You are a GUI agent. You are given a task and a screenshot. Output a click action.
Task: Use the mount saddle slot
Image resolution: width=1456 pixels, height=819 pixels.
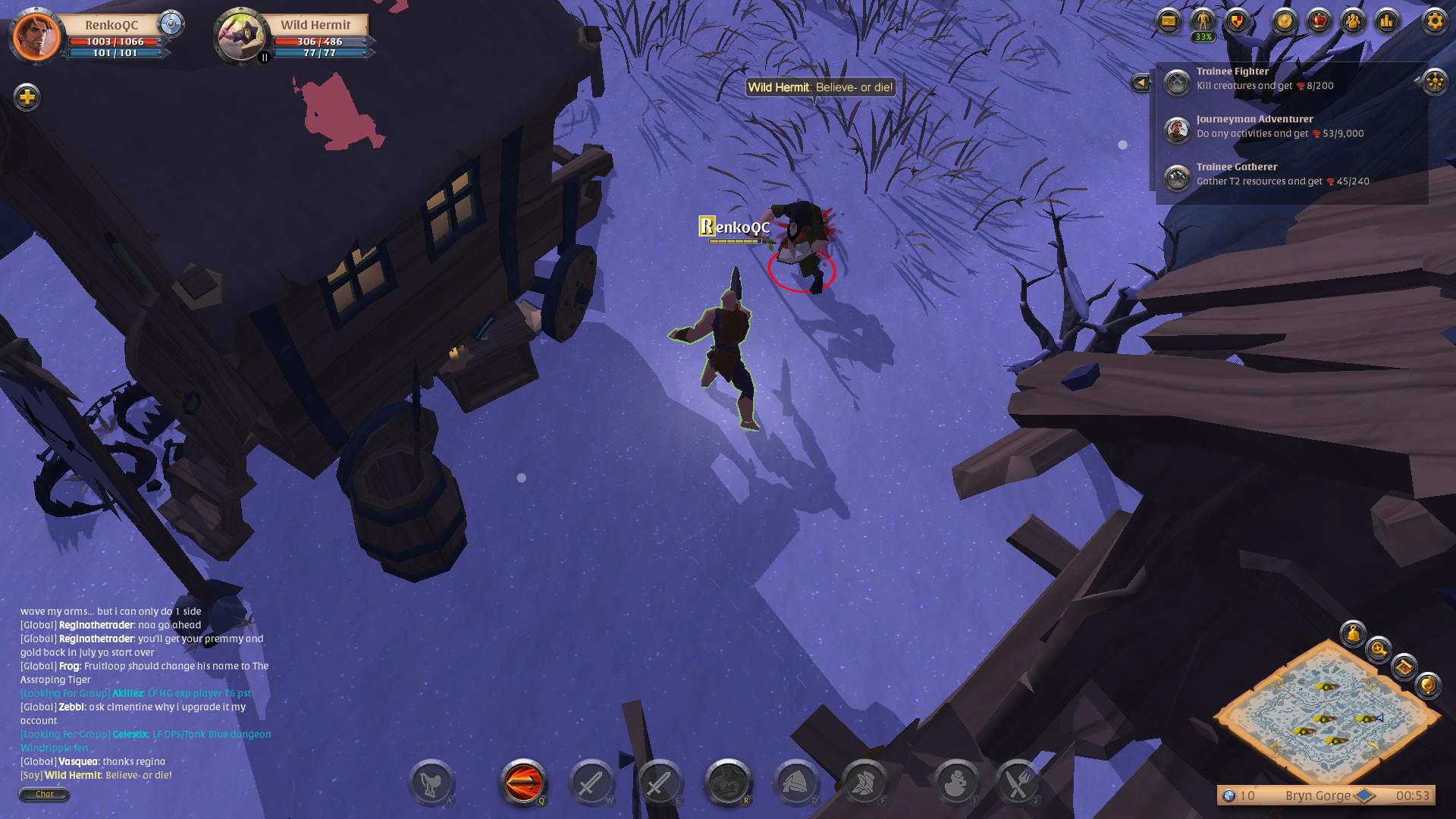[431, 783]
